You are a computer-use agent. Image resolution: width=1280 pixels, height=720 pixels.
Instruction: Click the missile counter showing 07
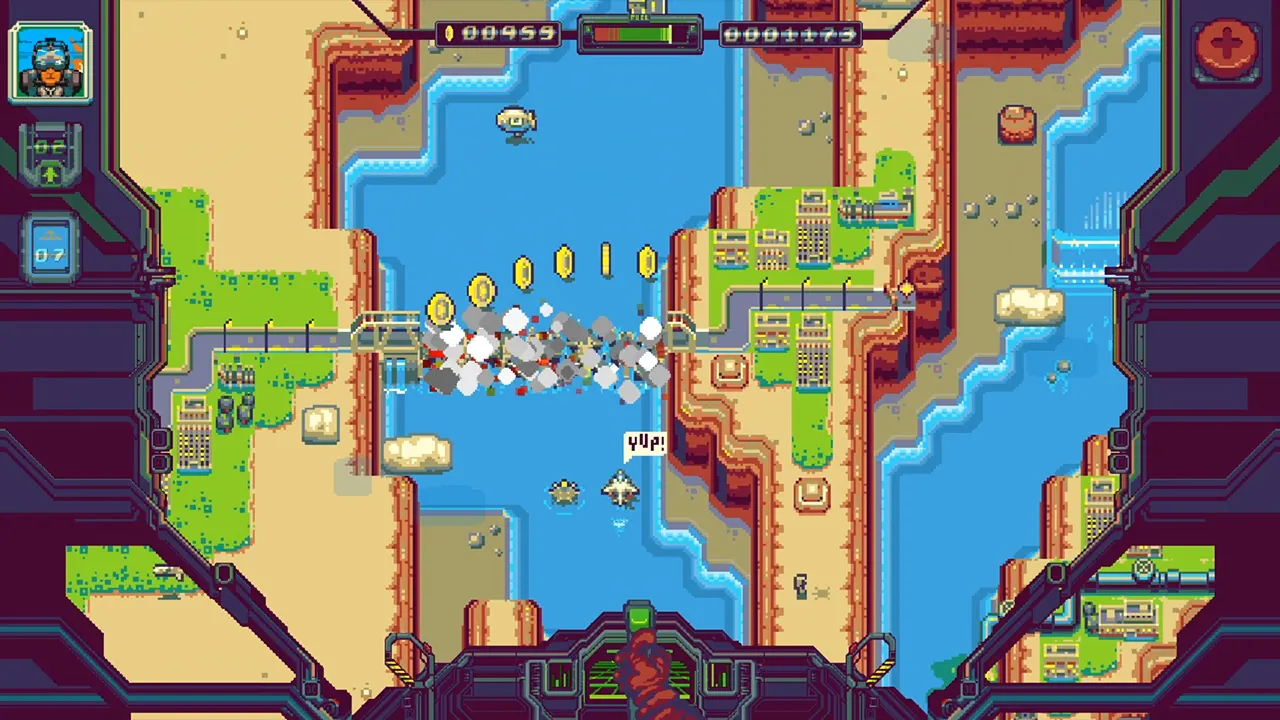(x=50, y=255)
